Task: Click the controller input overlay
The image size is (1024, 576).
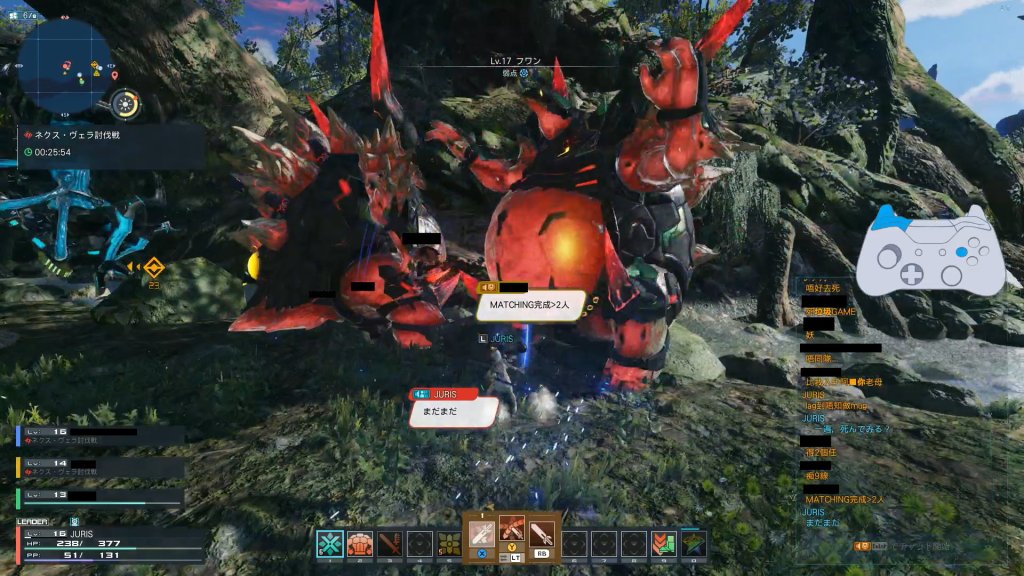Action: point(930,251)
